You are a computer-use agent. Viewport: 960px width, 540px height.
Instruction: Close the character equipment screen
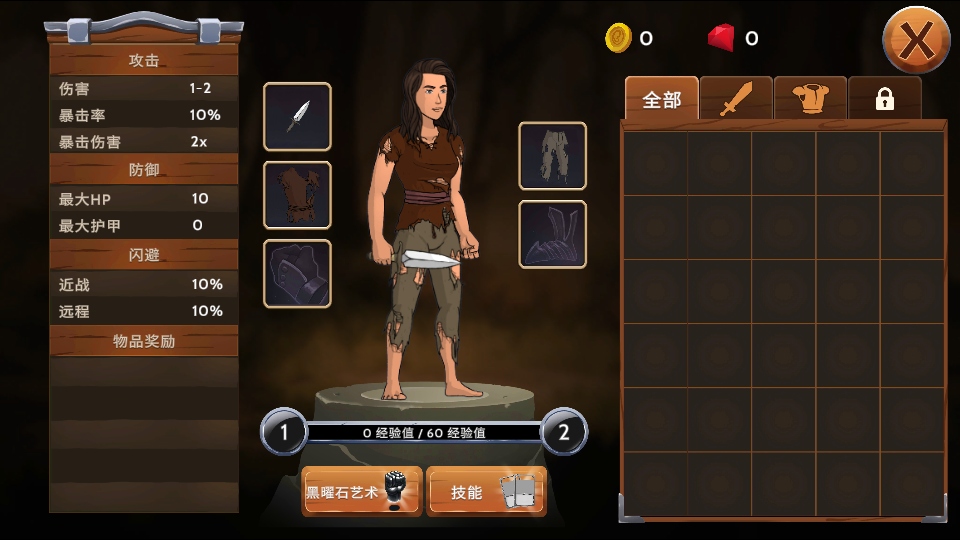[915, 40]
